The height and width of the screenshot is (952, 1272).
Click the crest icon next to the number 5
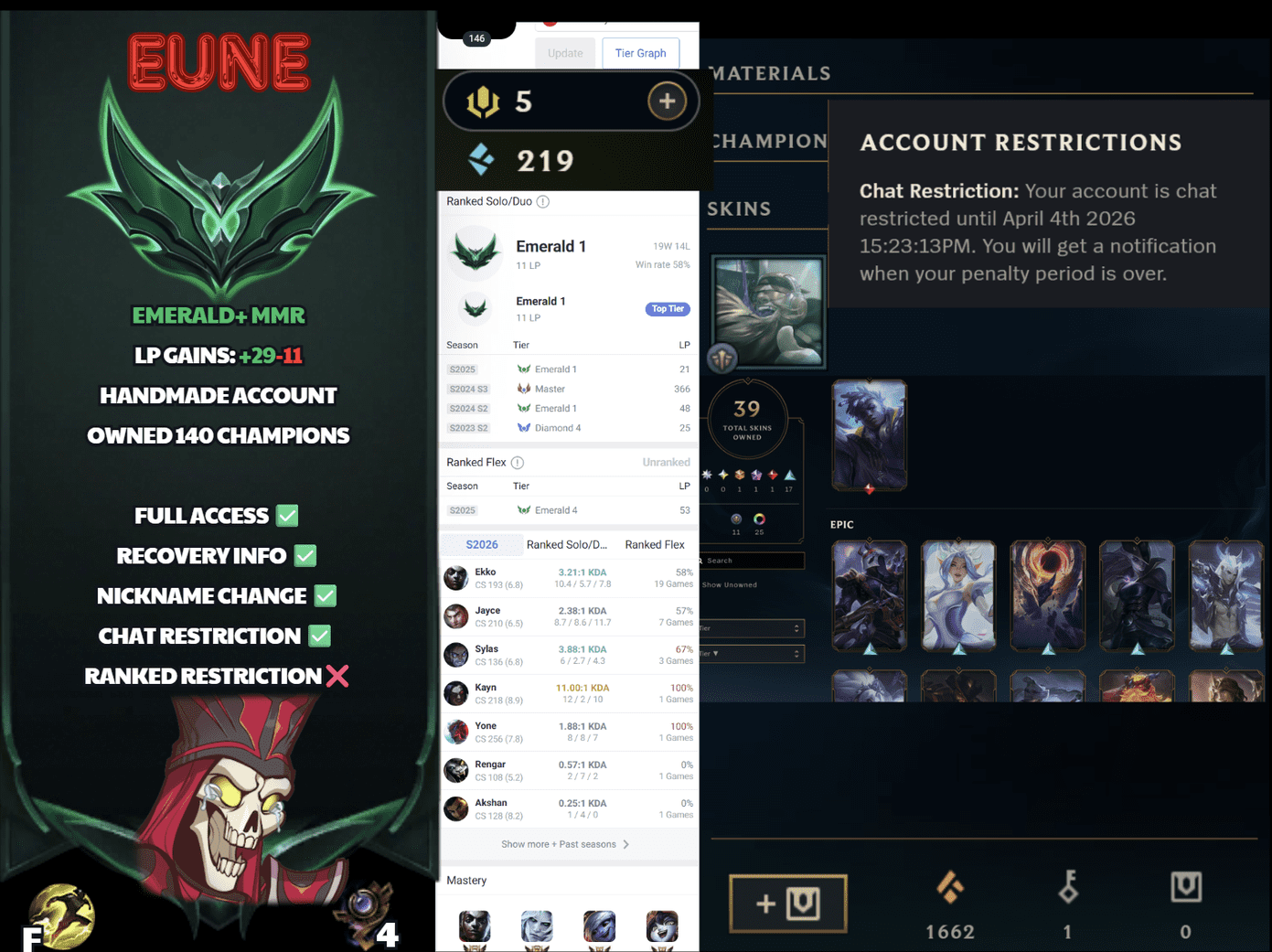tap(484, 101)
